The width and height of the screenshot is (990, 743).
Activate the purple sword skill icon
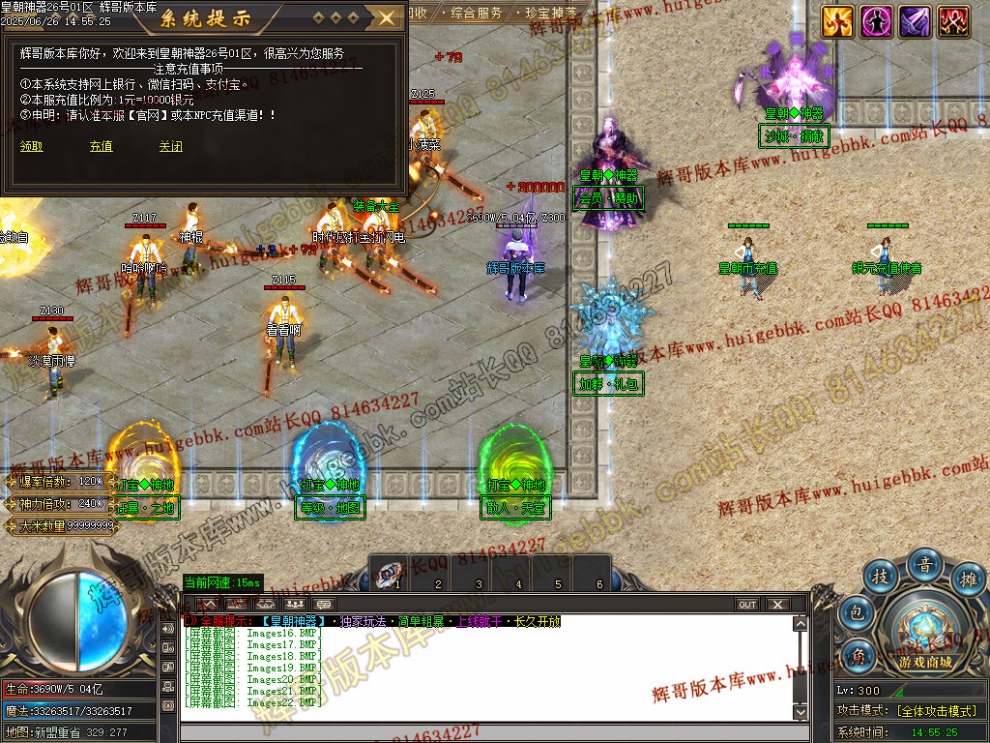(x=915, y=22)
